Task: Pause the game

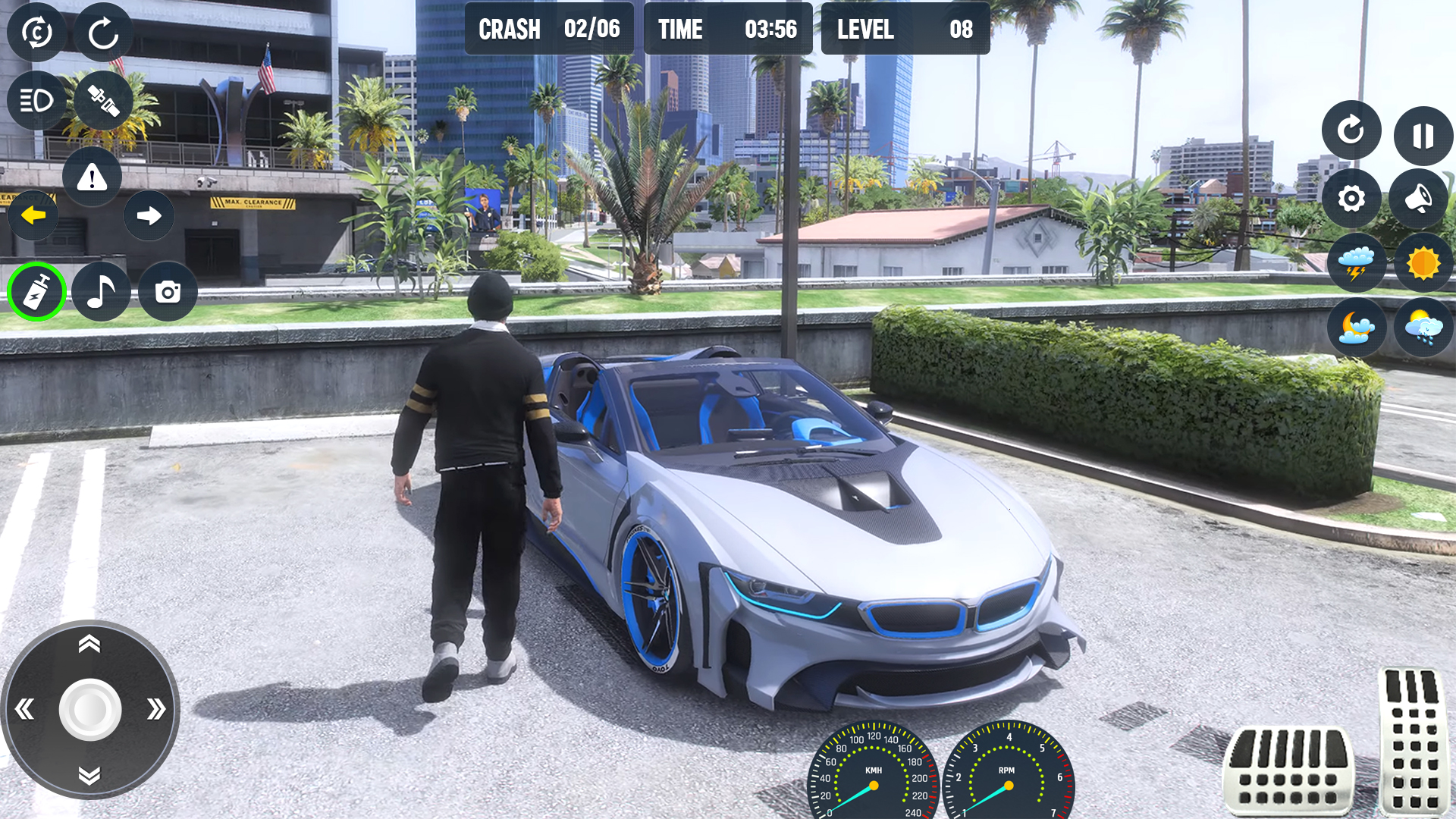Action: [x=1423, y=136]
